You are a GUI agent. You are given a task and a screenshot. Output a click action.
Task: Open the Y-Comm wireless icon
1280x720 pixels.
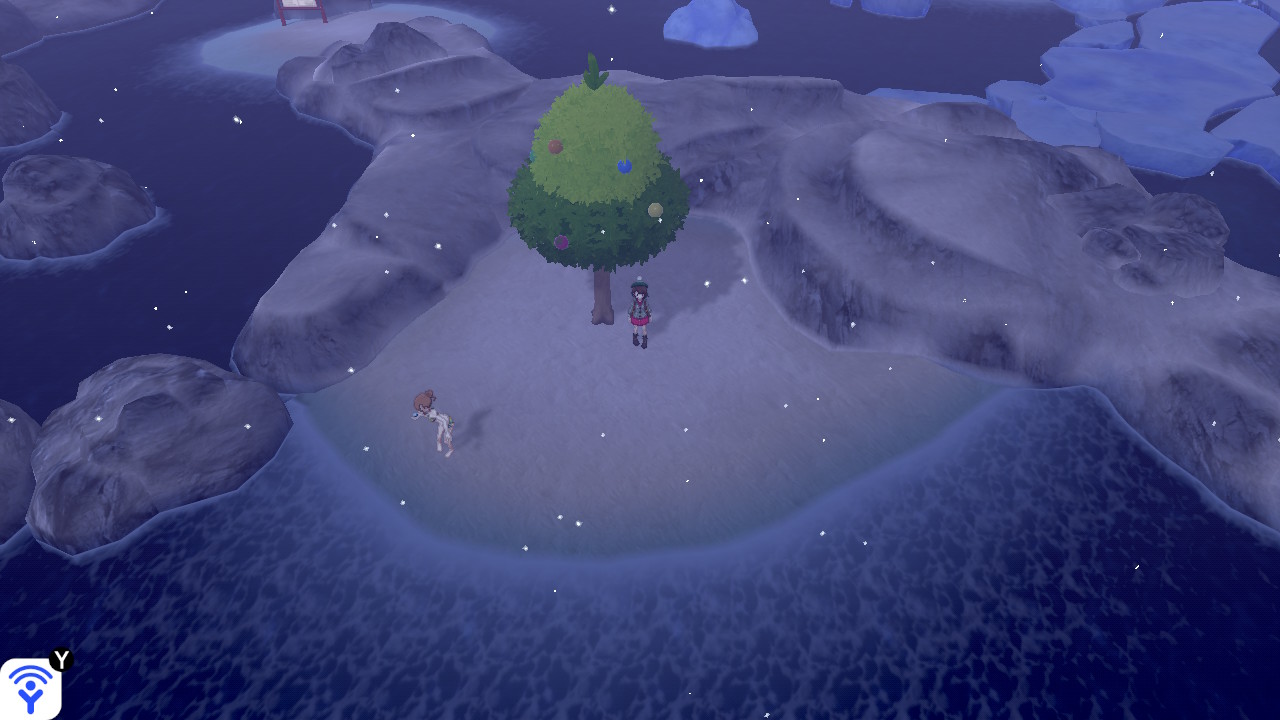tap(31, 688)
